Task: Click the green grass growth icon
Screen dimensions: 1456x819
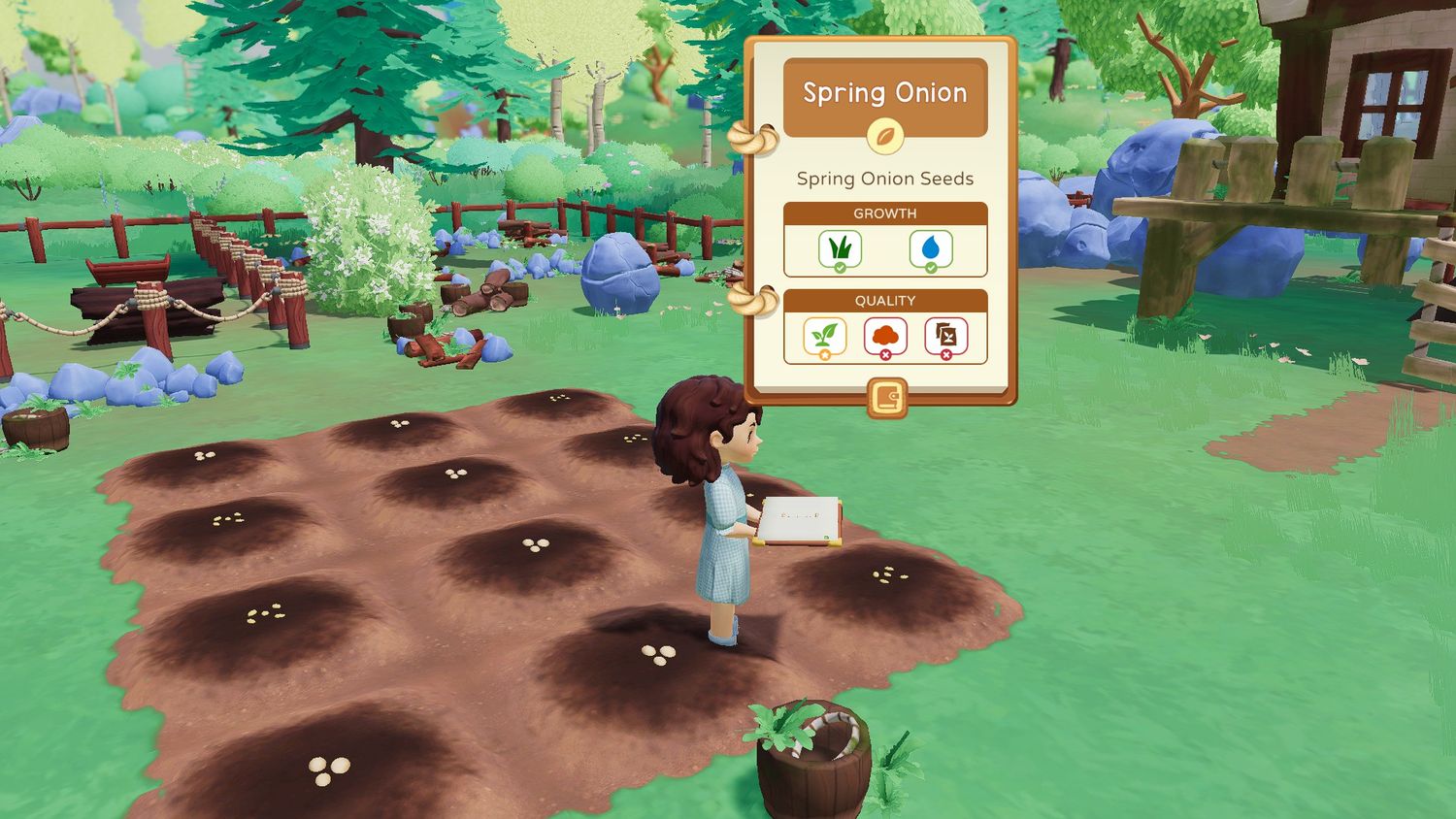Action: [840, 249]
